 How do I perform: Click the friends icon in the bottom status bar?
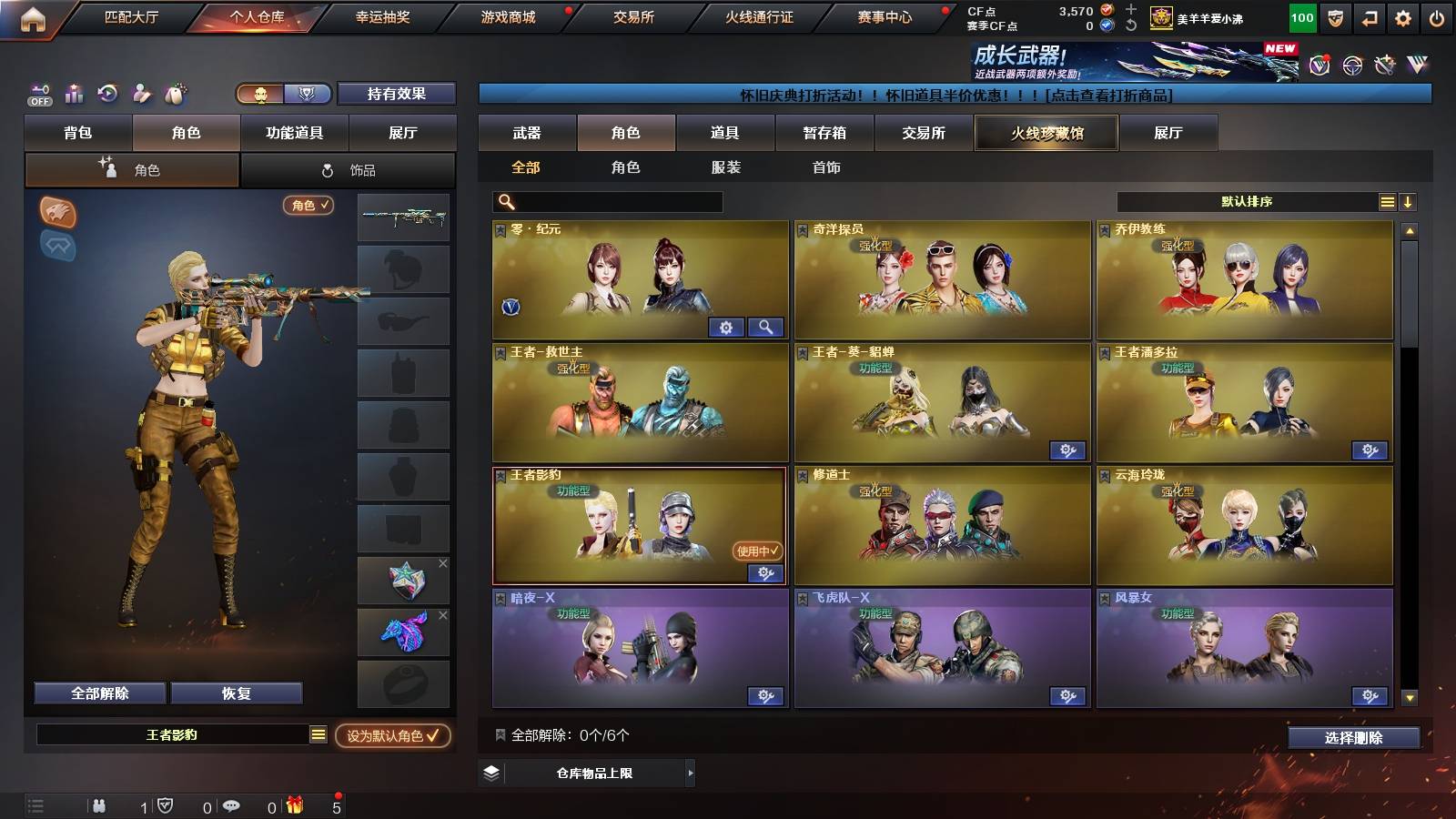click(x=100, y=804)
